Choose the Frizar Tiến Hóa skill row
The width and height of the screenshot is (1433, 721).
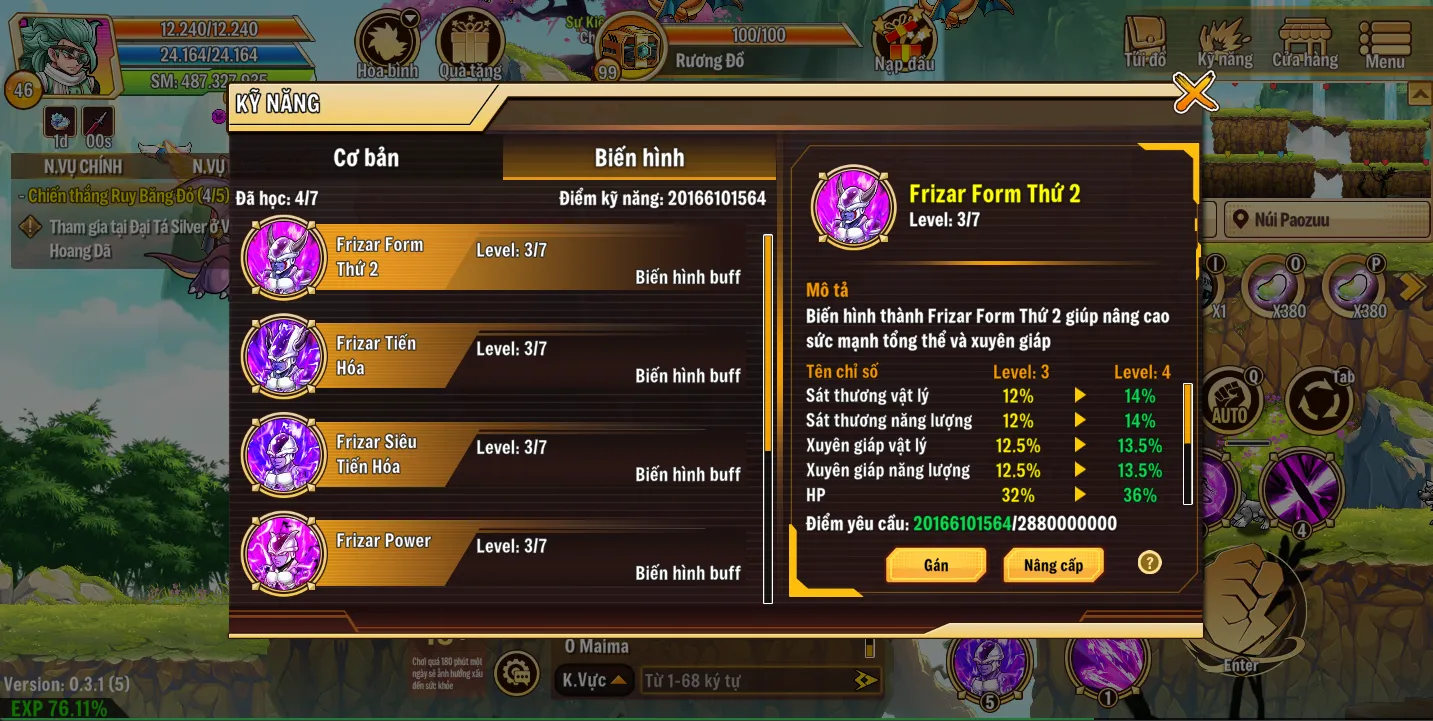500,357
